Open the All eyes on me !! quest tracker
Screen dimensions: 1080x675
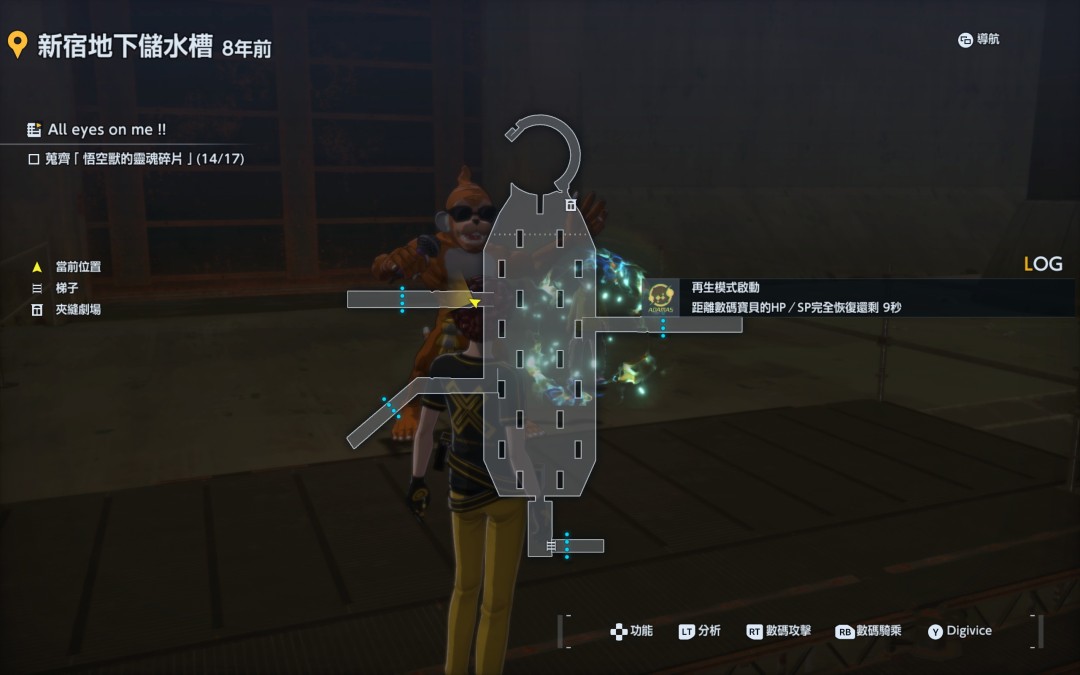(106, 130)
